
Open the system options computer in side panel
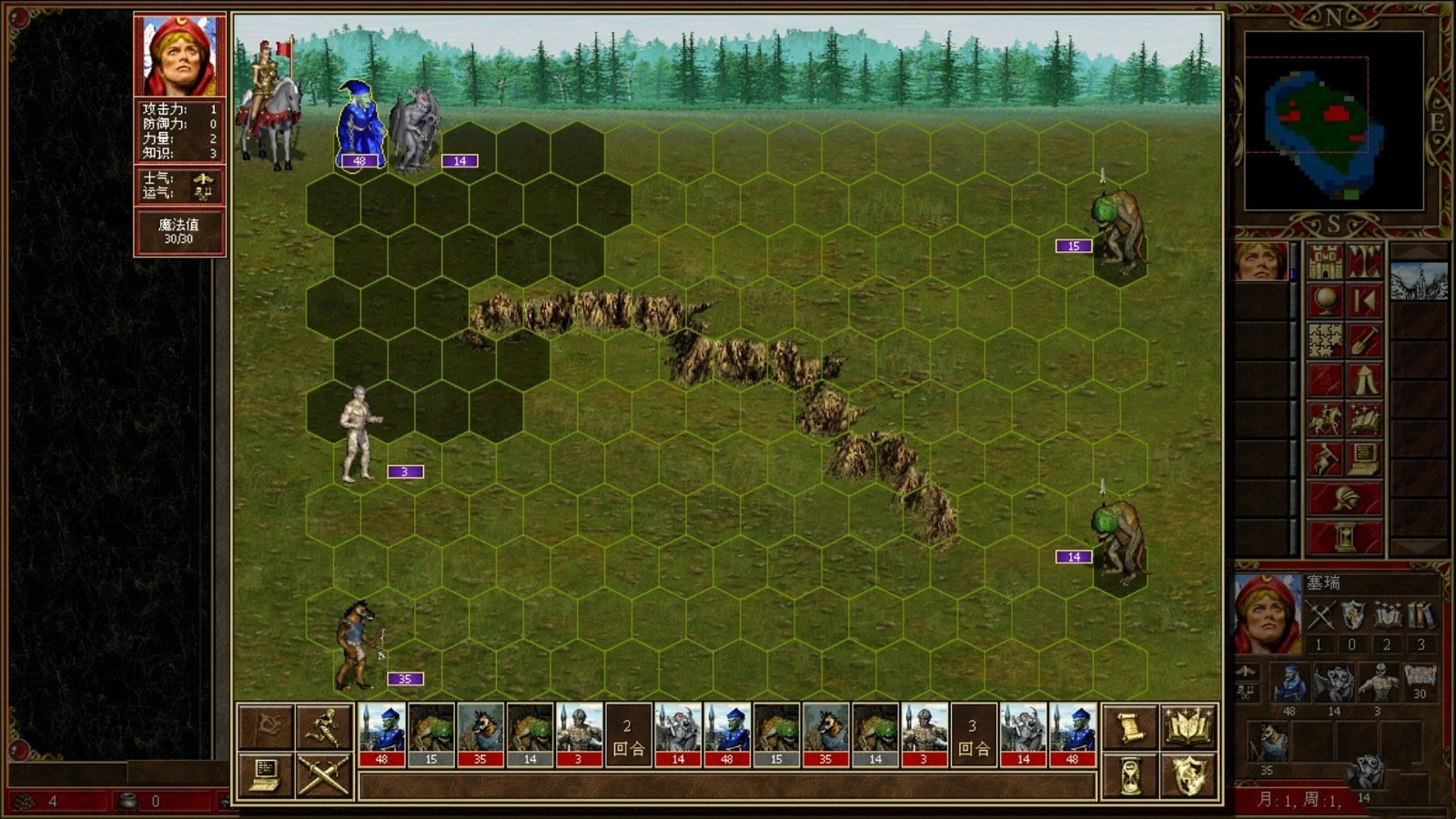click(1364, 459)
